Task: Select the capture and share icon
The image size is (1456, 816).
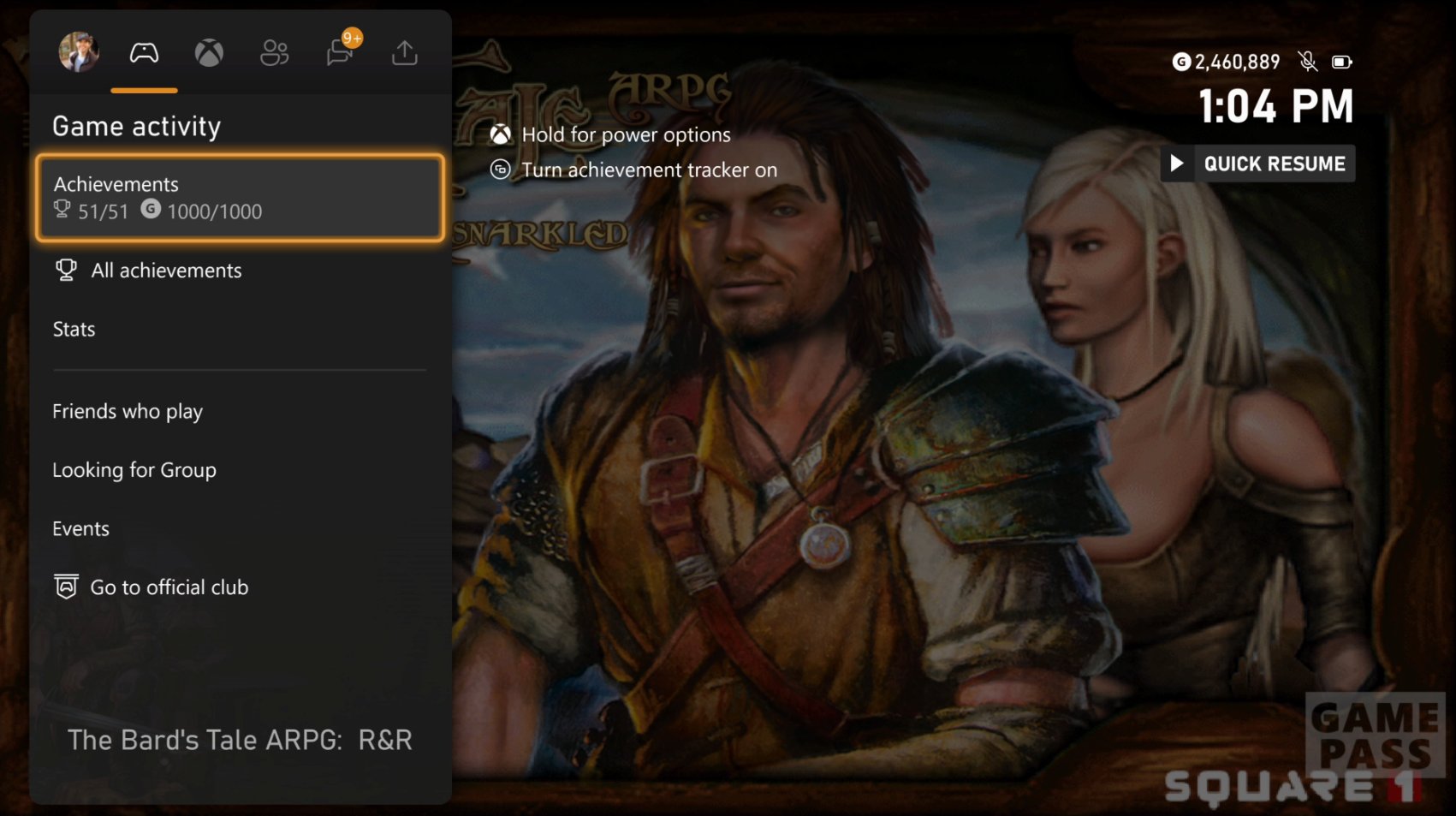Action: pos(403,52)
